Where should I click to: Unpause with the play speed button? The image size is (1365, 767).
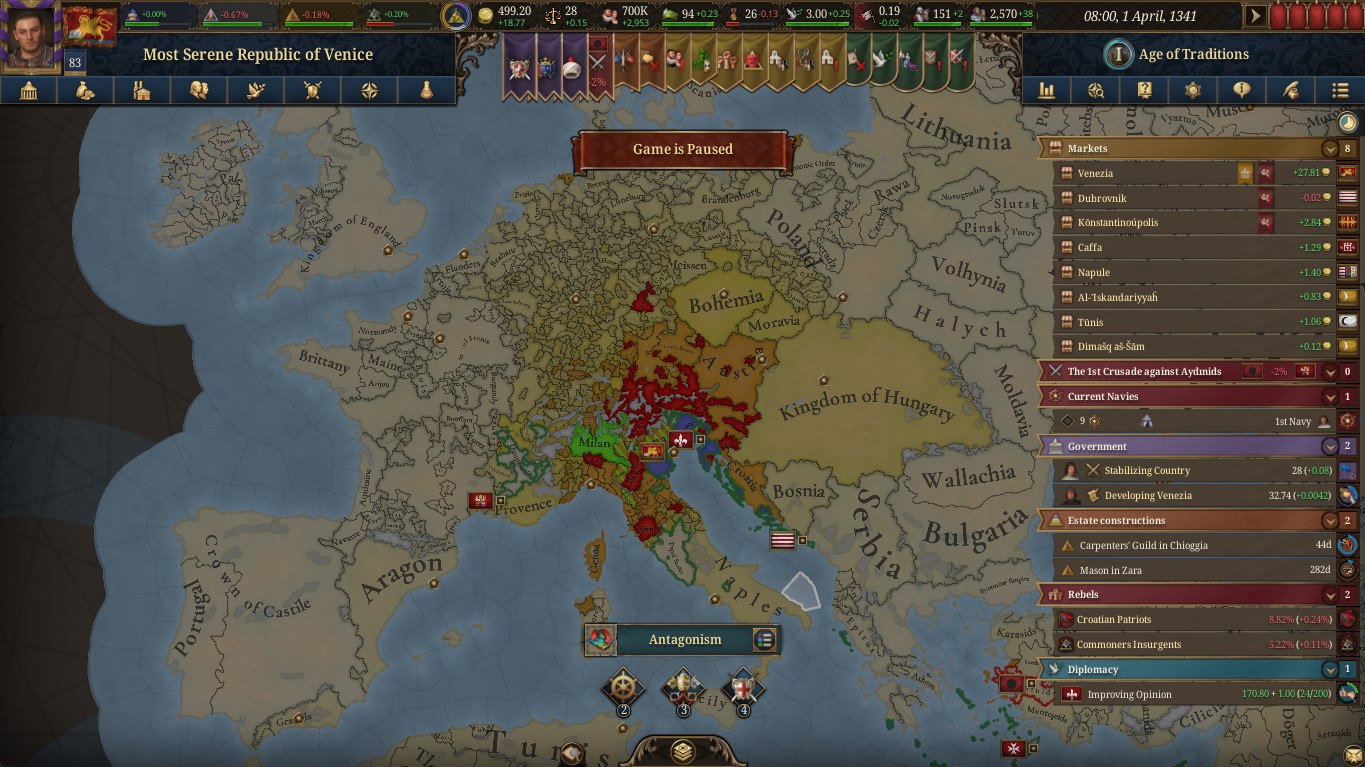pyautogui.click(x=1254, y=16)
